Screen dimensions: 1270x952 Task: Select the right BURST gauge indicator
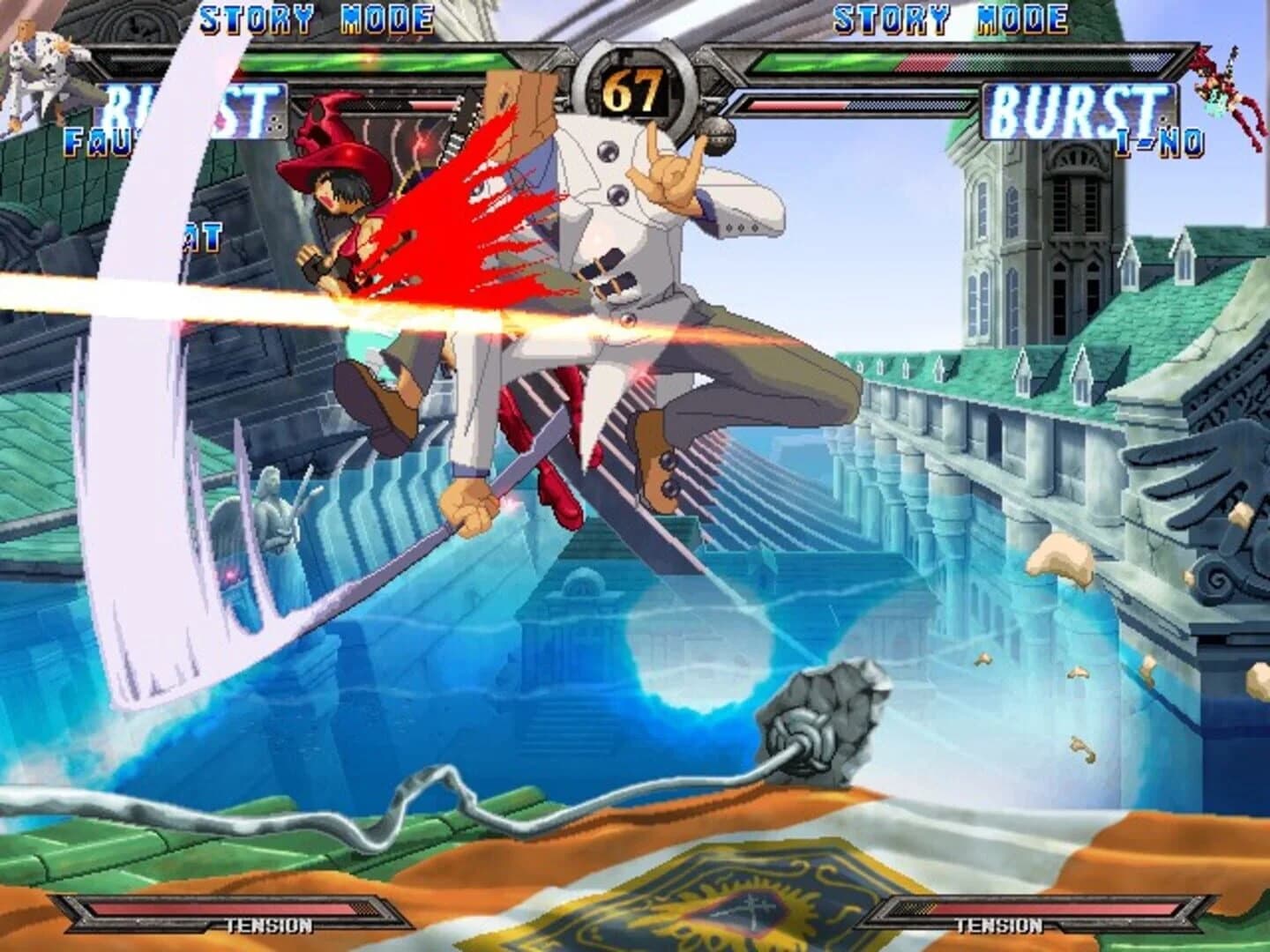click(1080, 110)
